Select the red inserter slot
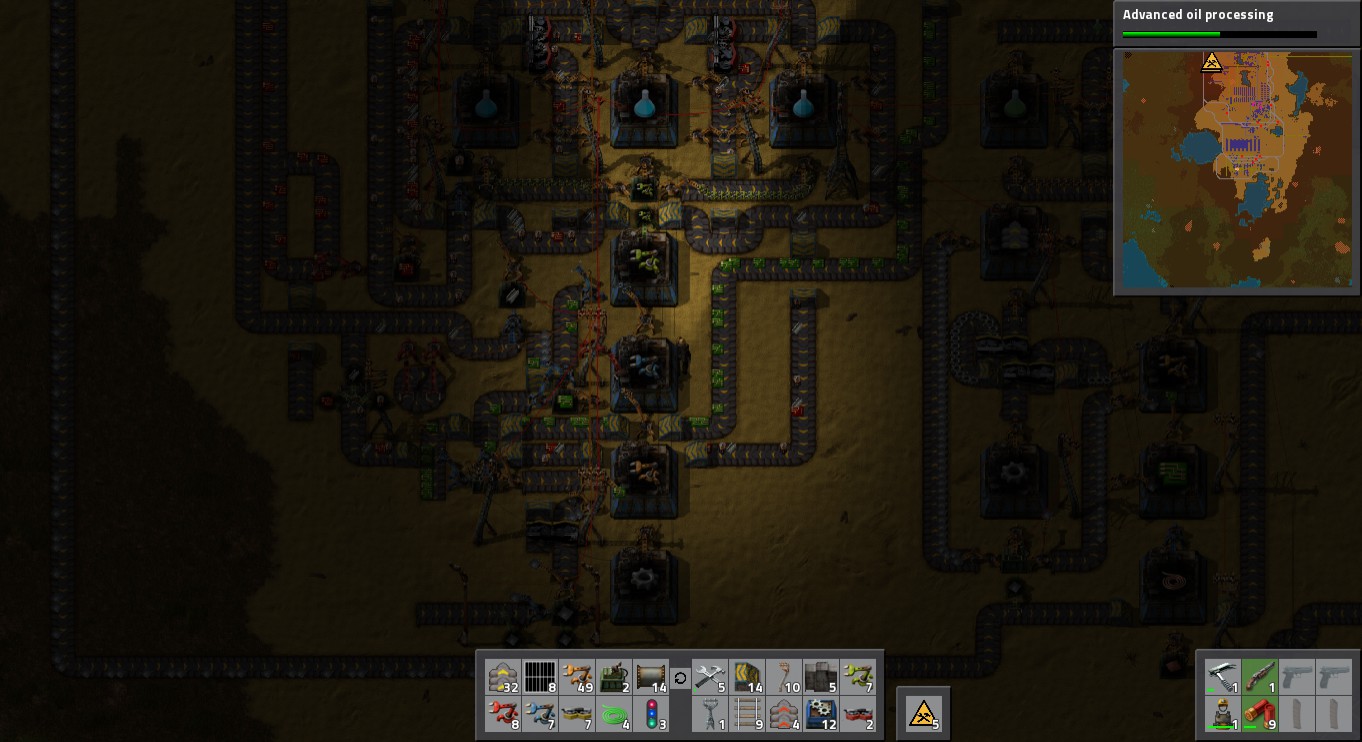Screen dimensions: 1362x742 click(502, 715)
